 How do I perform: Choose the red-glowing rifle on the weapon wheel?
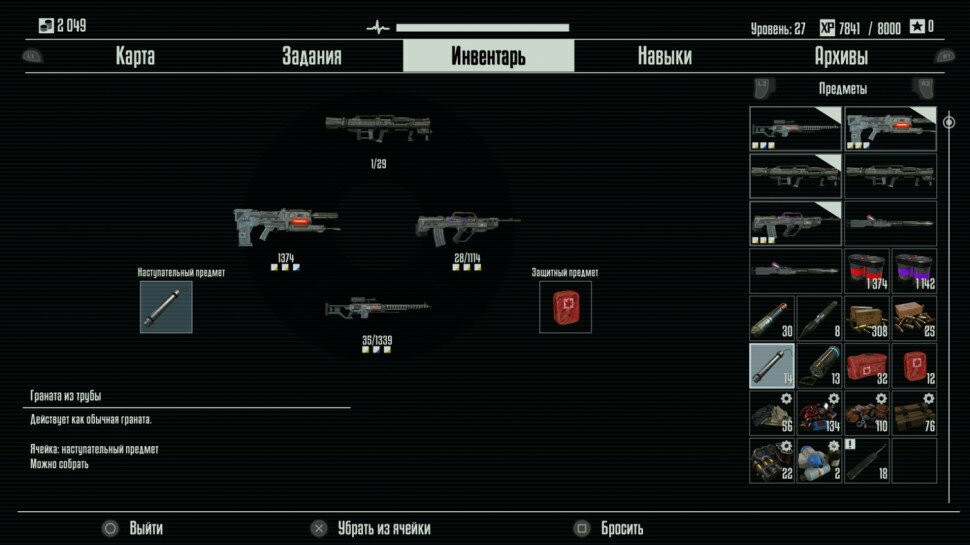tap(284, 225)
